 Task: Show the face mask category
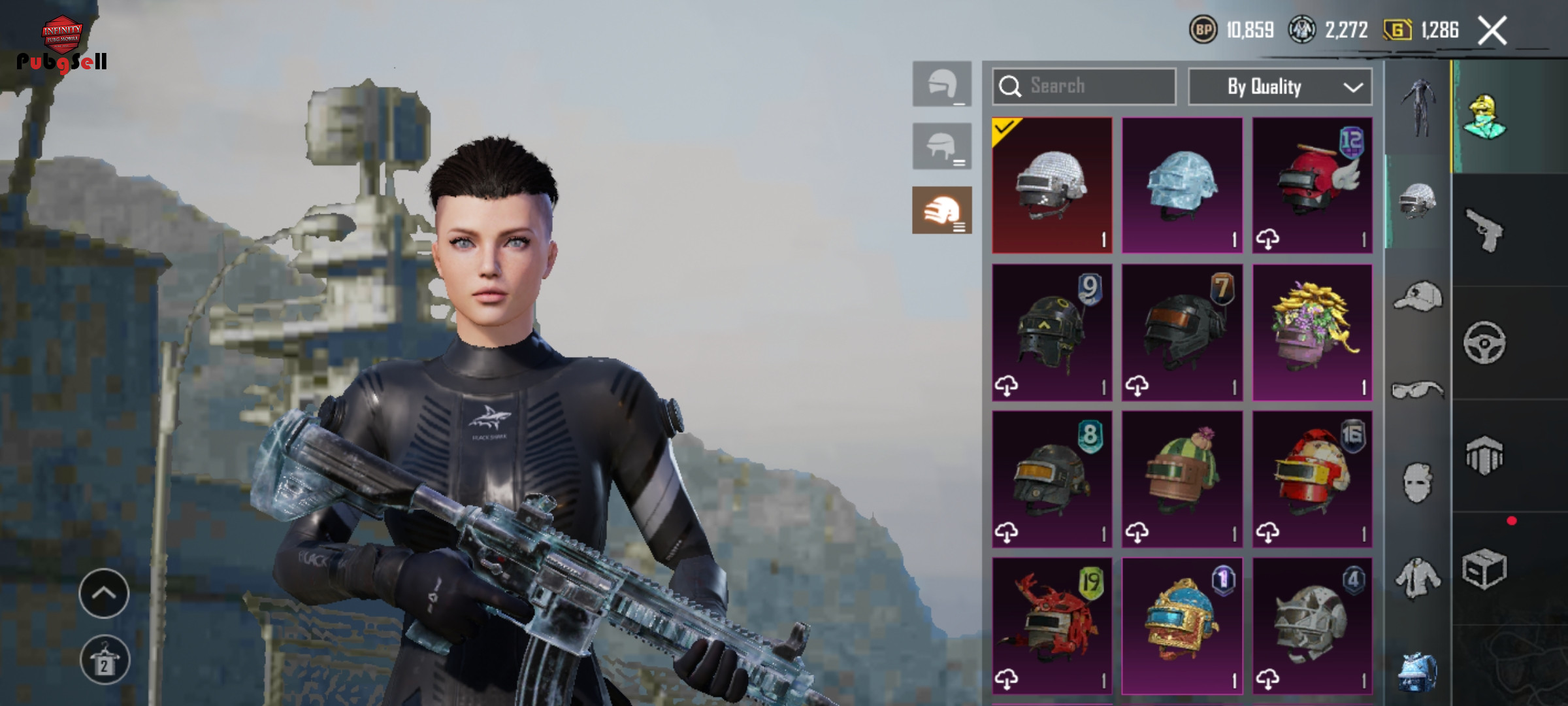click(1417, 482)
